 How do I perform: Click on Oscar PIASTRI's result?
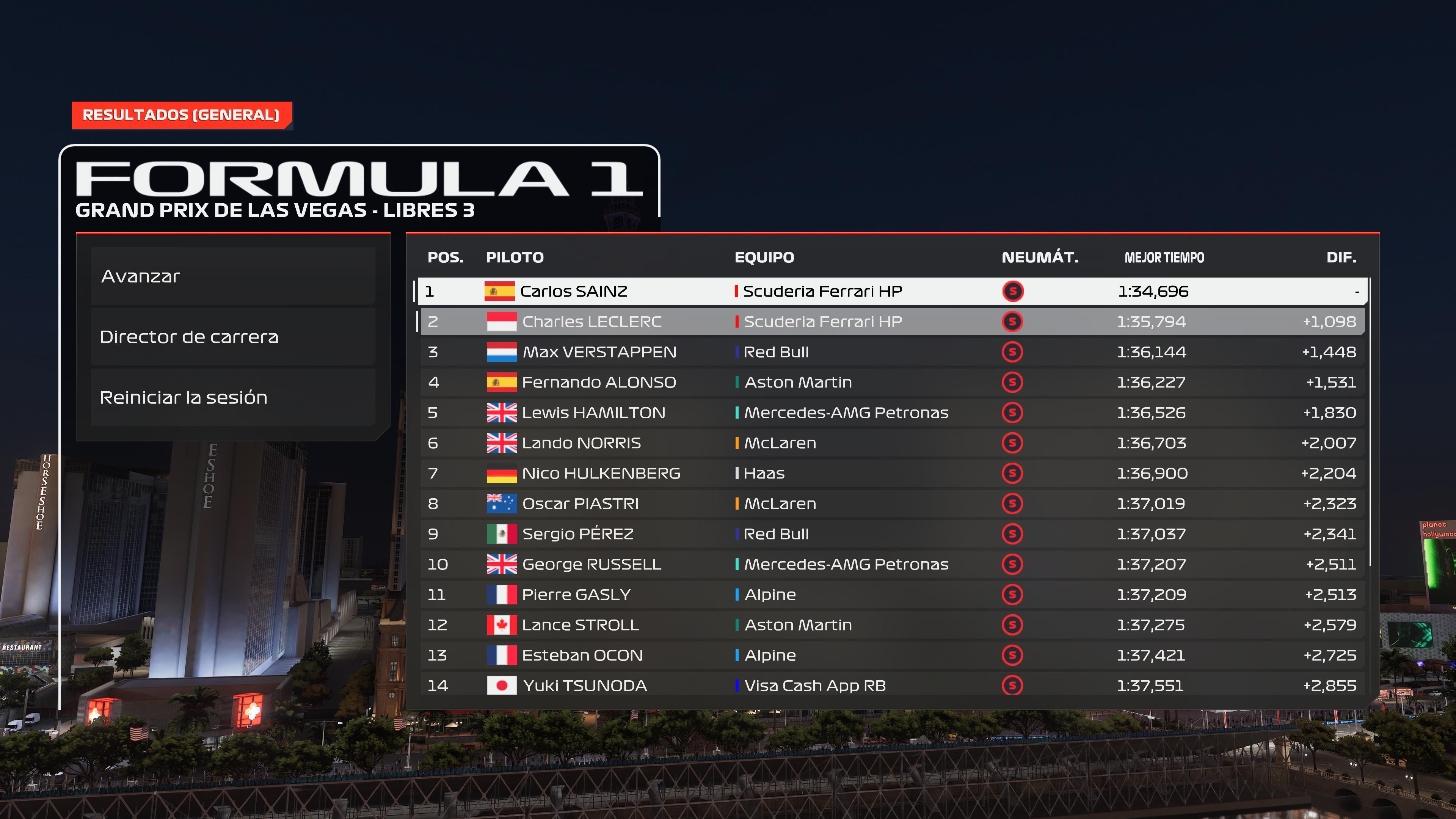pos(892,504)
